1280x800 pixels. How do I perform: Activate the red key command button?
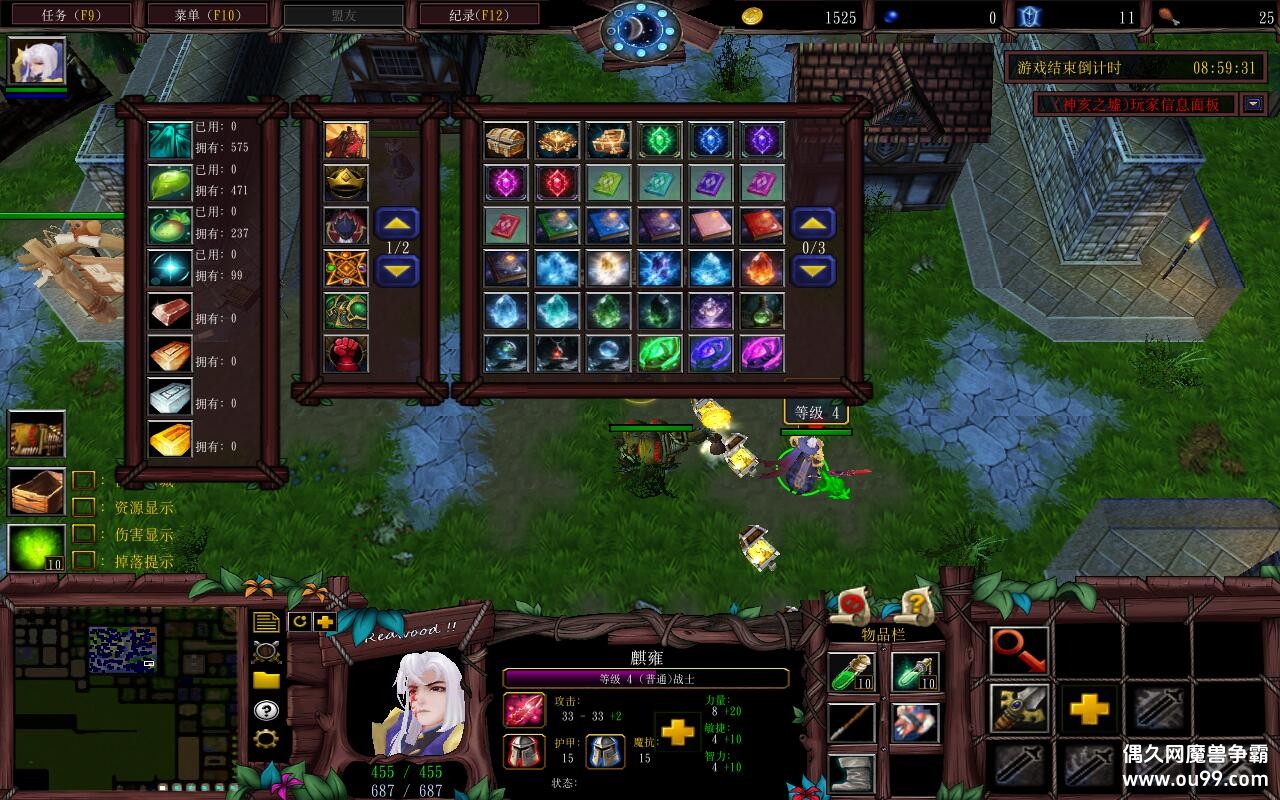point(1019,651)
